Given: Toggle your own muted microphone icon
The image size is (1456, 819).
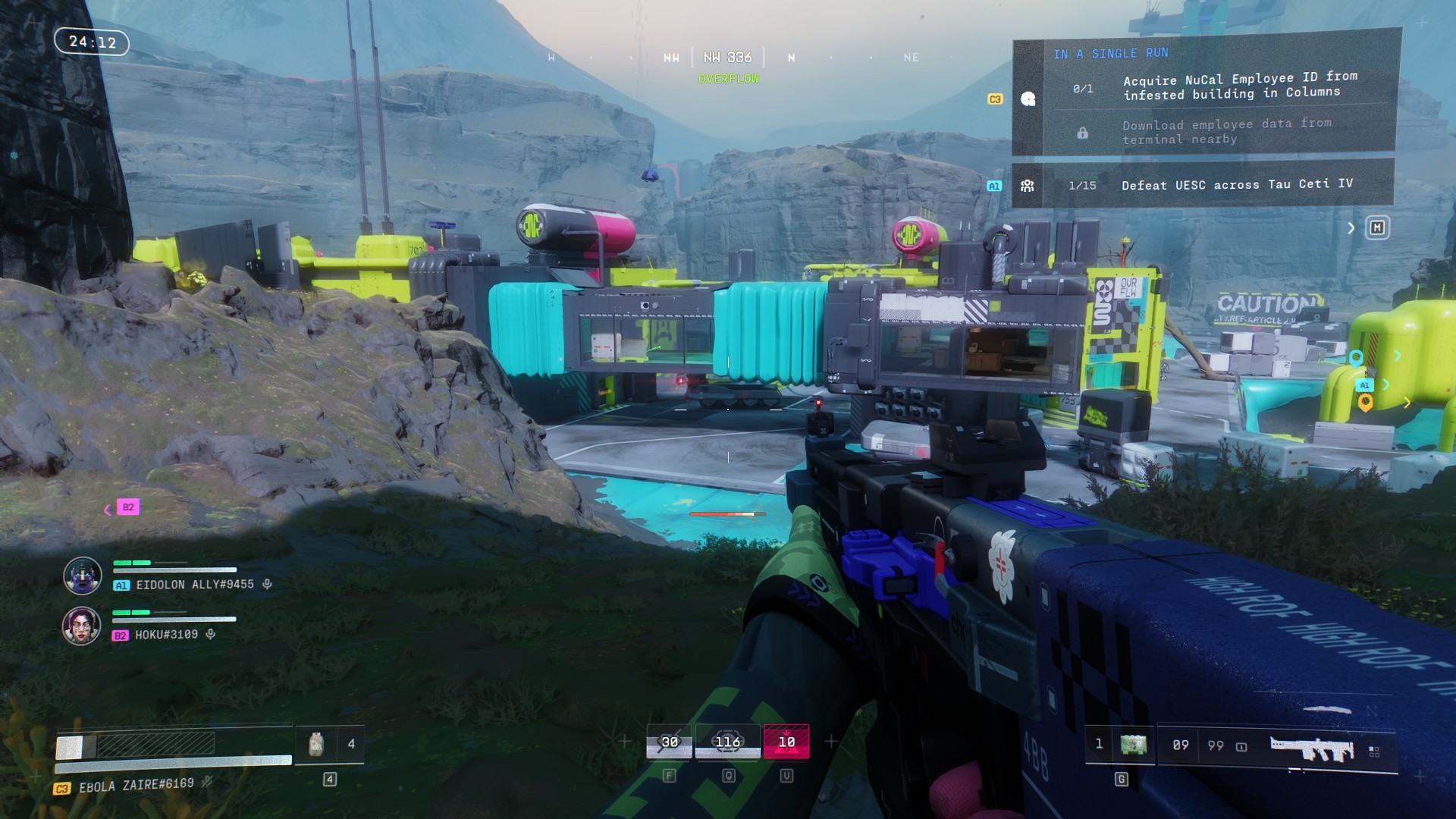Looking at the screenshot, I should 207,782.
